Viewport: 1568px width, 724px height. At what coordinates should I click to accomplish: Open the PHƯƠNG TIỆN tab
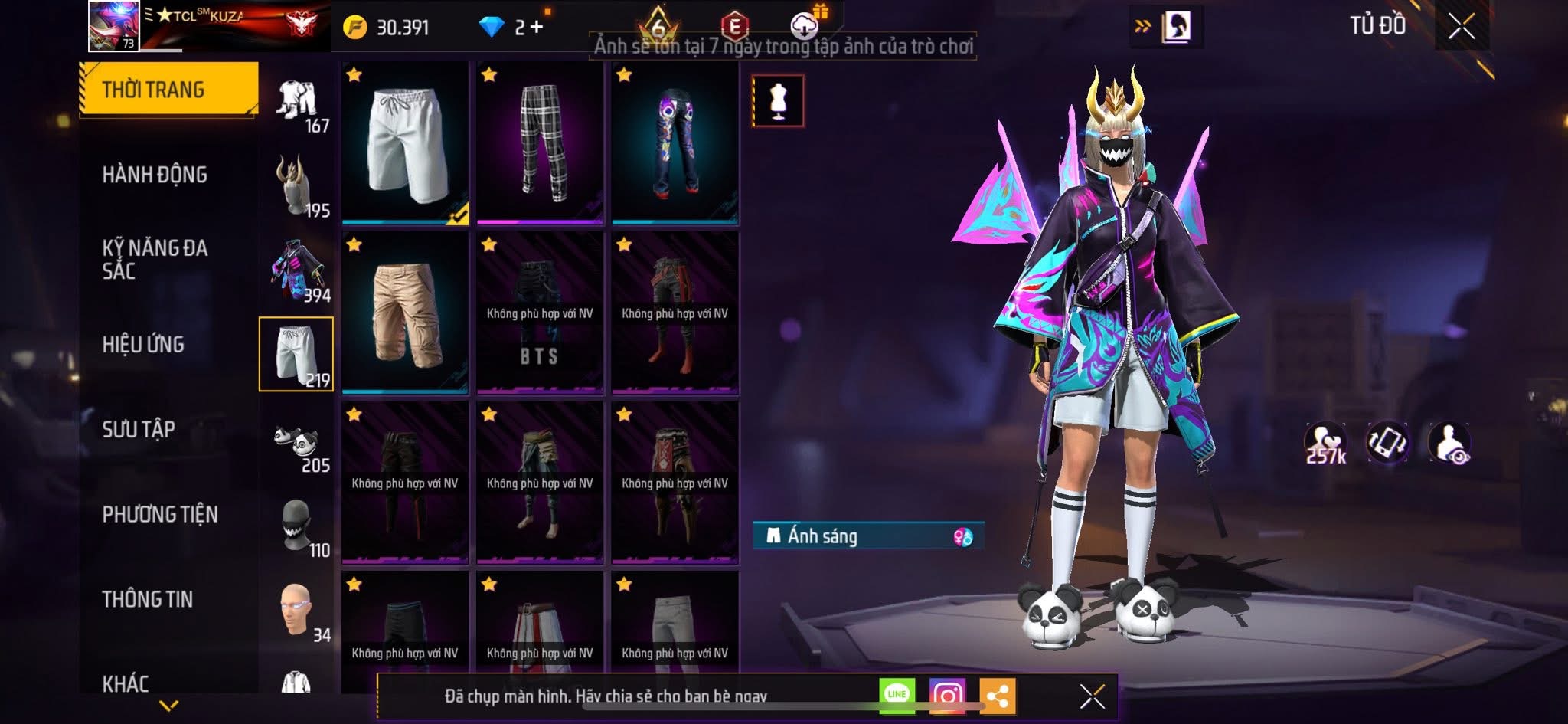click(160, 514)
